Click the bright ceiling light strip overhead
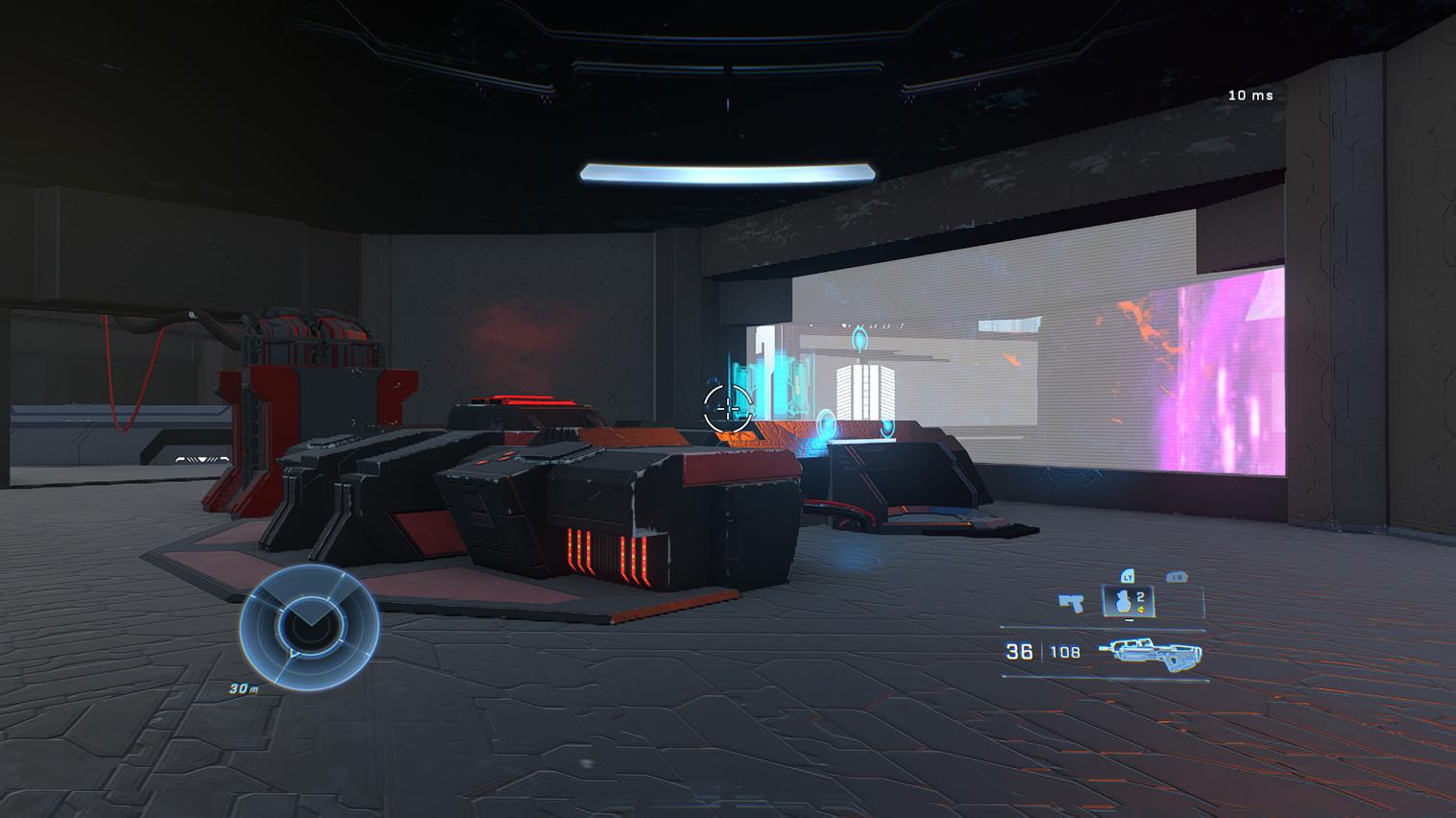 [x=727, y=171]
